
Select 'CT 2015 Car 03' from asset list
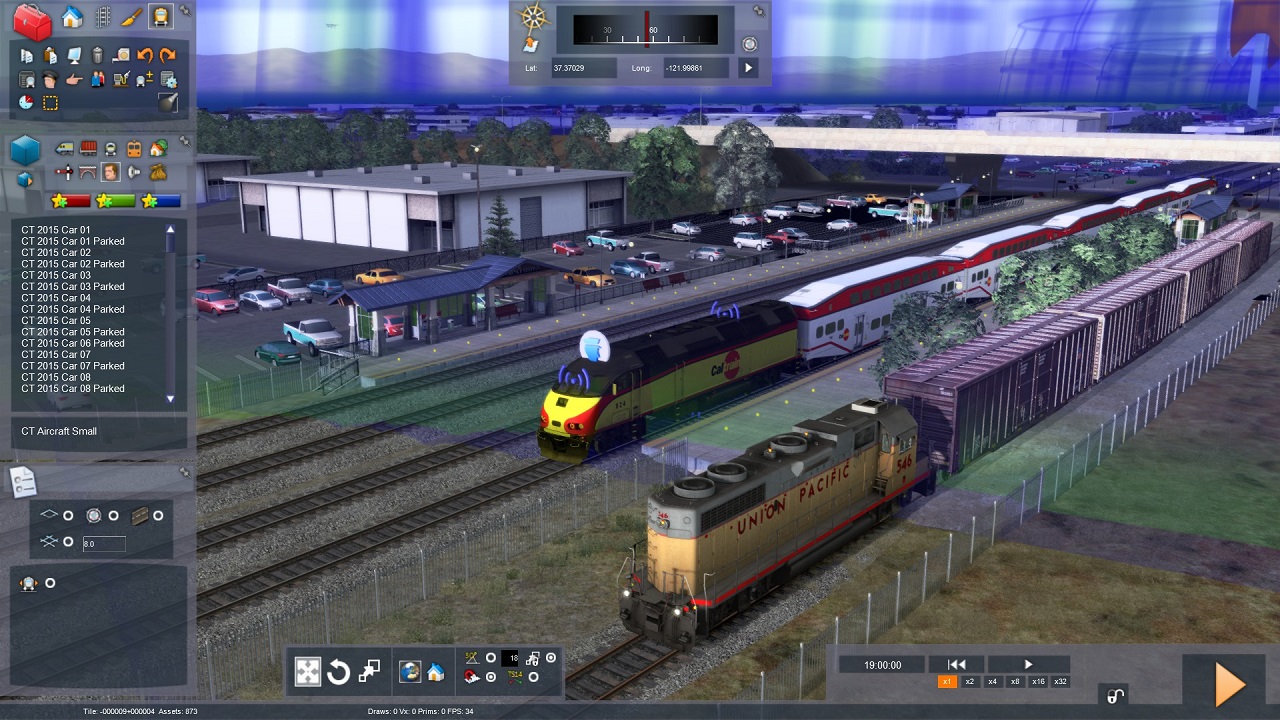(56, 275)
